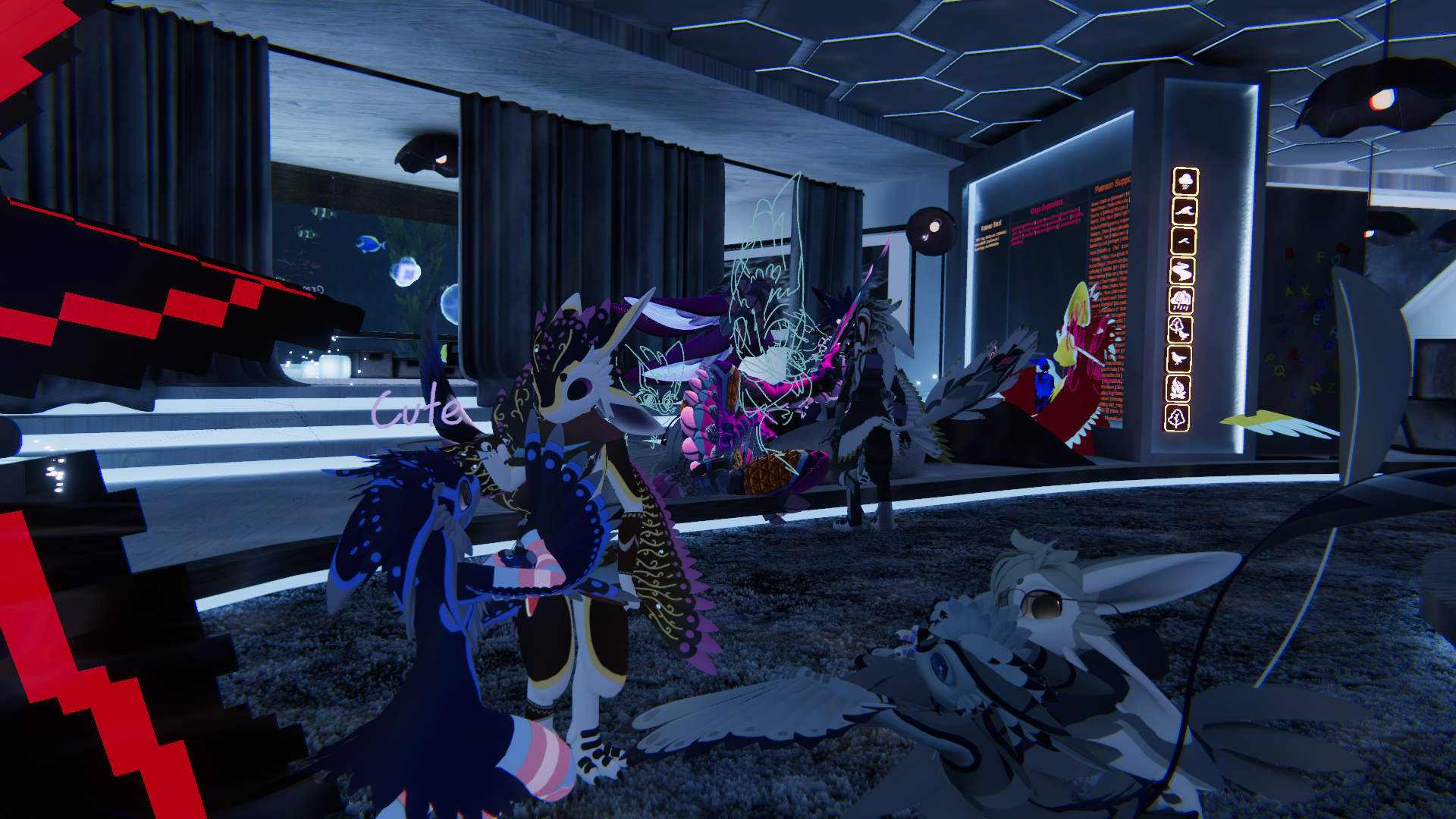Image resolution: width=1456 pixels, height=819 pixels.
Task: Turn on the winding river ambience
Action: (x=1182, y=271)
